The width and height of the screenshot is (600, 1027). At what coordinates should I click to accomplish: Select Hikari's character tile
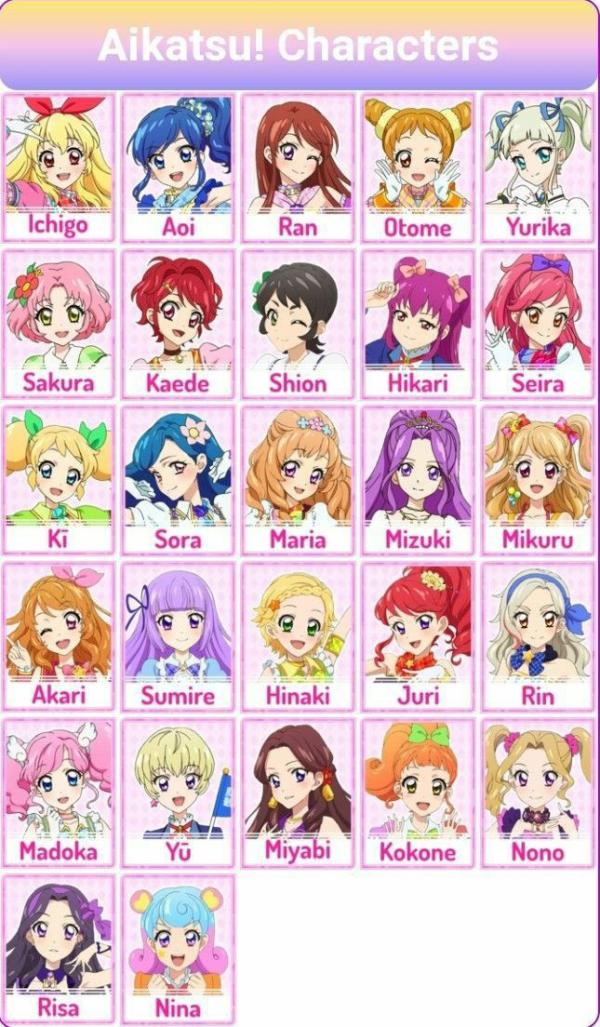click(x=418, y=324)
